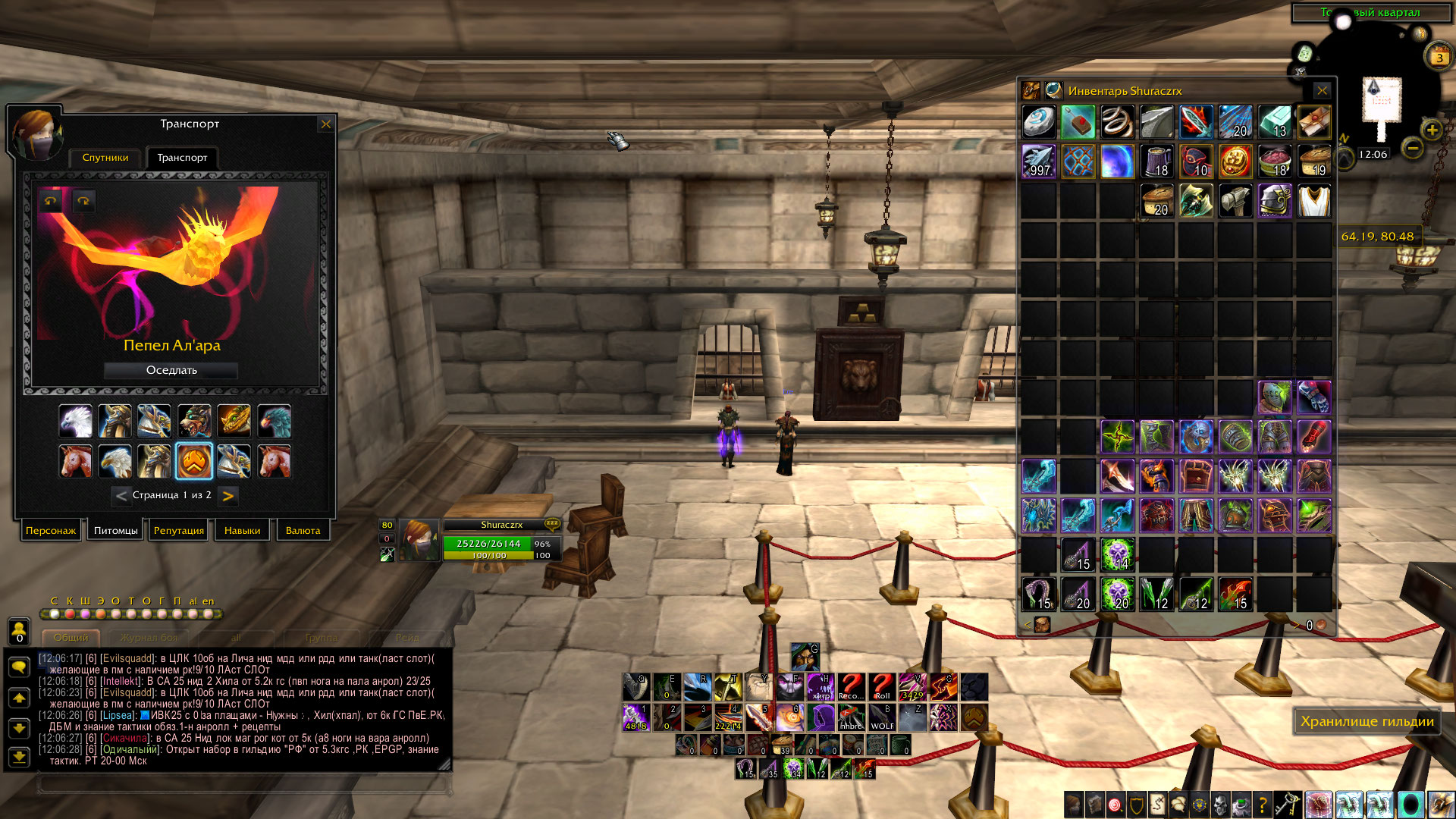This screenshot has width=1456, height=819.
Task: Click the stack of 997 arrows
Action: pos(1038,162)
